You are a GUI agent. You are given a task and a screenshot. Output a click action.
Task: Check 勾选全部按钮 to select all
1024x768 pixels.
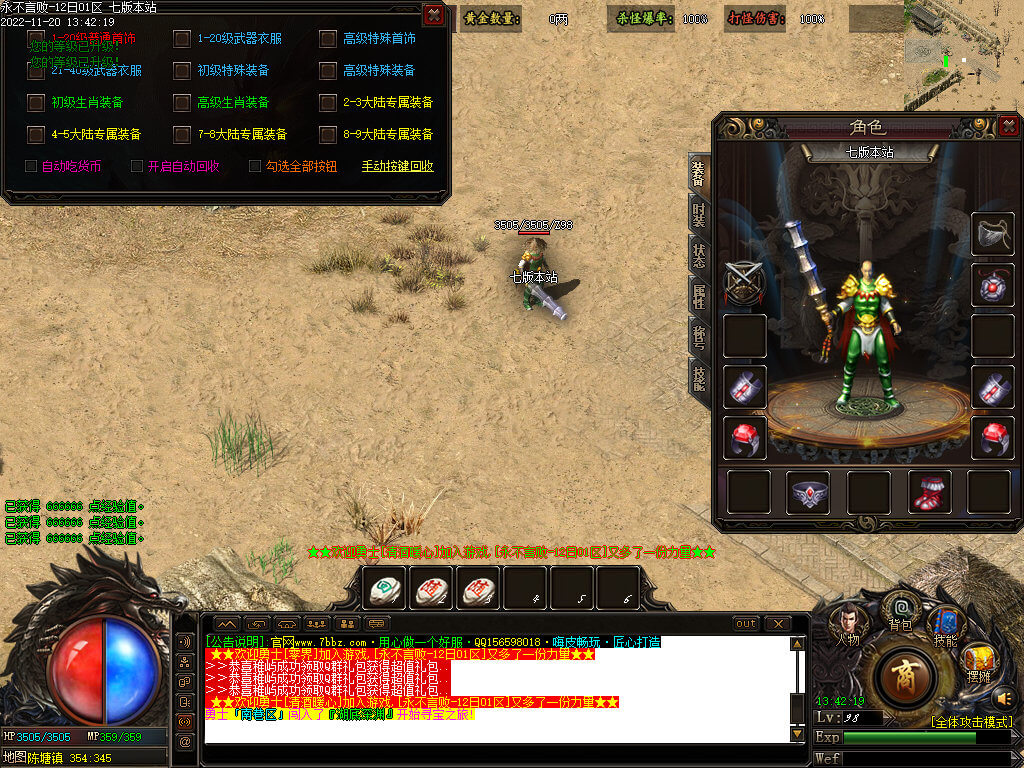point(255,167)
